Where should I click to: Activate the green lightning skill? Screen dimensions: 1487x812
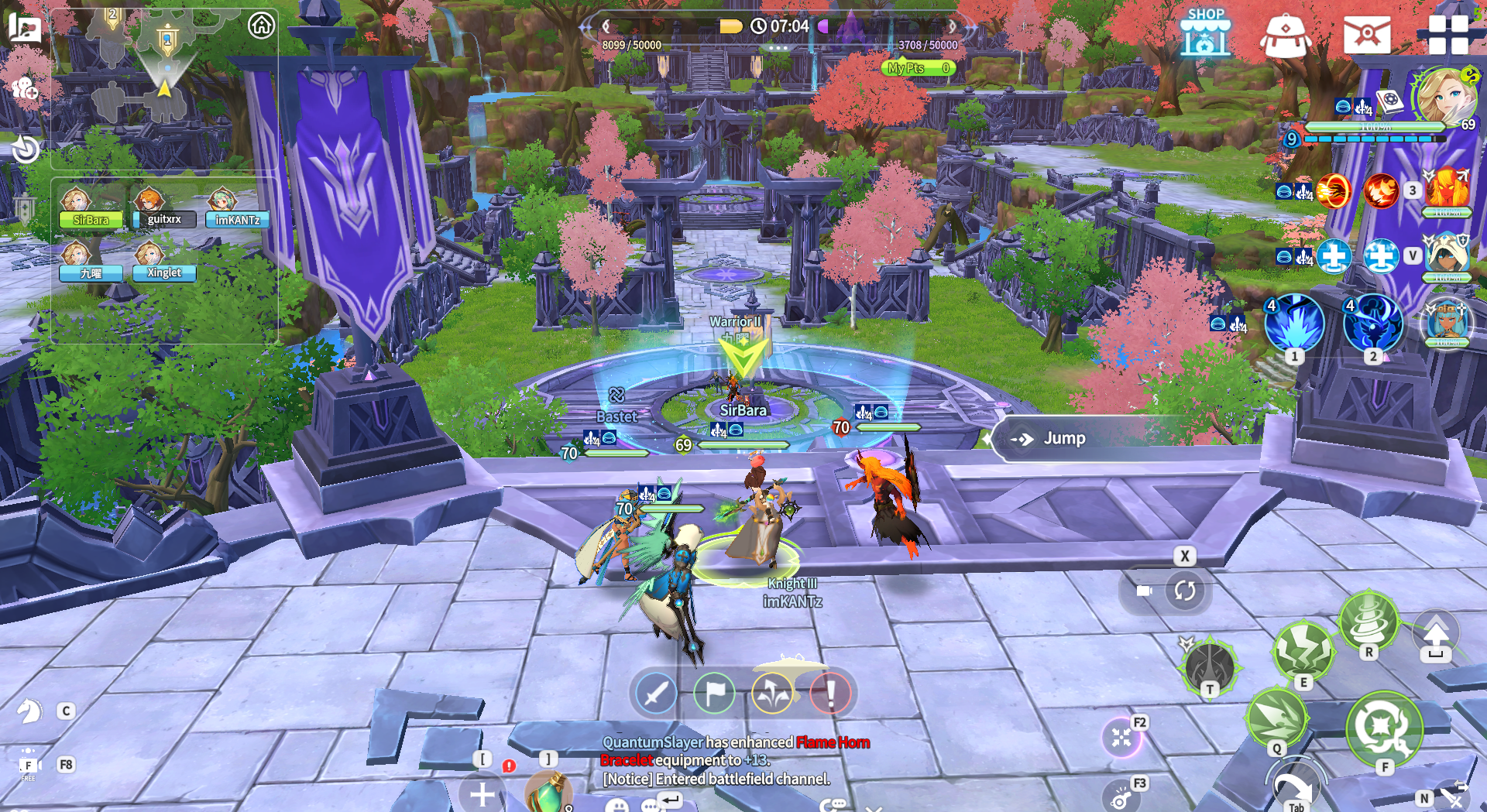tap(1304, 652)
